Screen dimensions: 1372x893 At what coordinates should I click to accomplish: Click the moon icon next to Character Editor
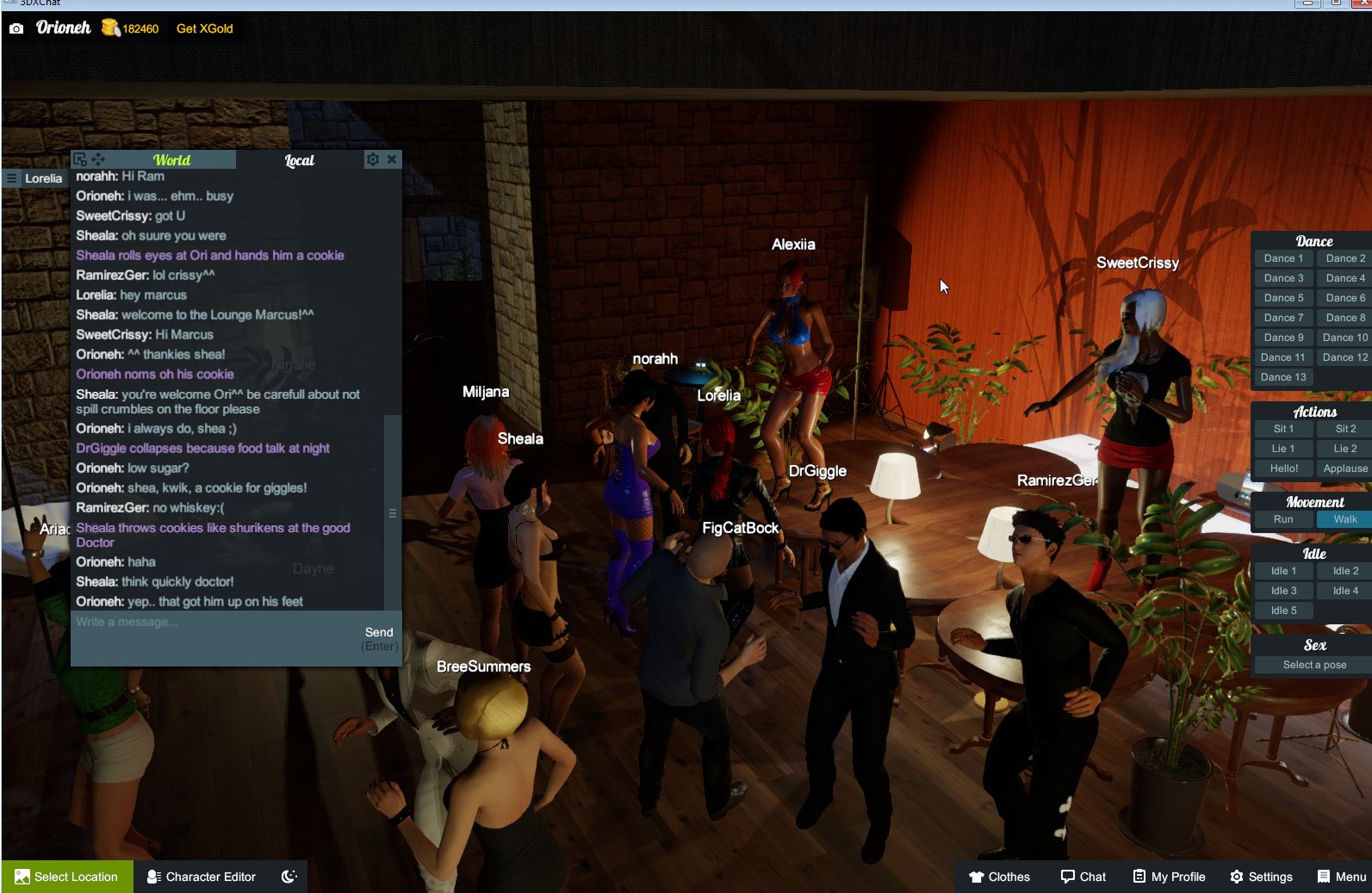coord(288,877)
